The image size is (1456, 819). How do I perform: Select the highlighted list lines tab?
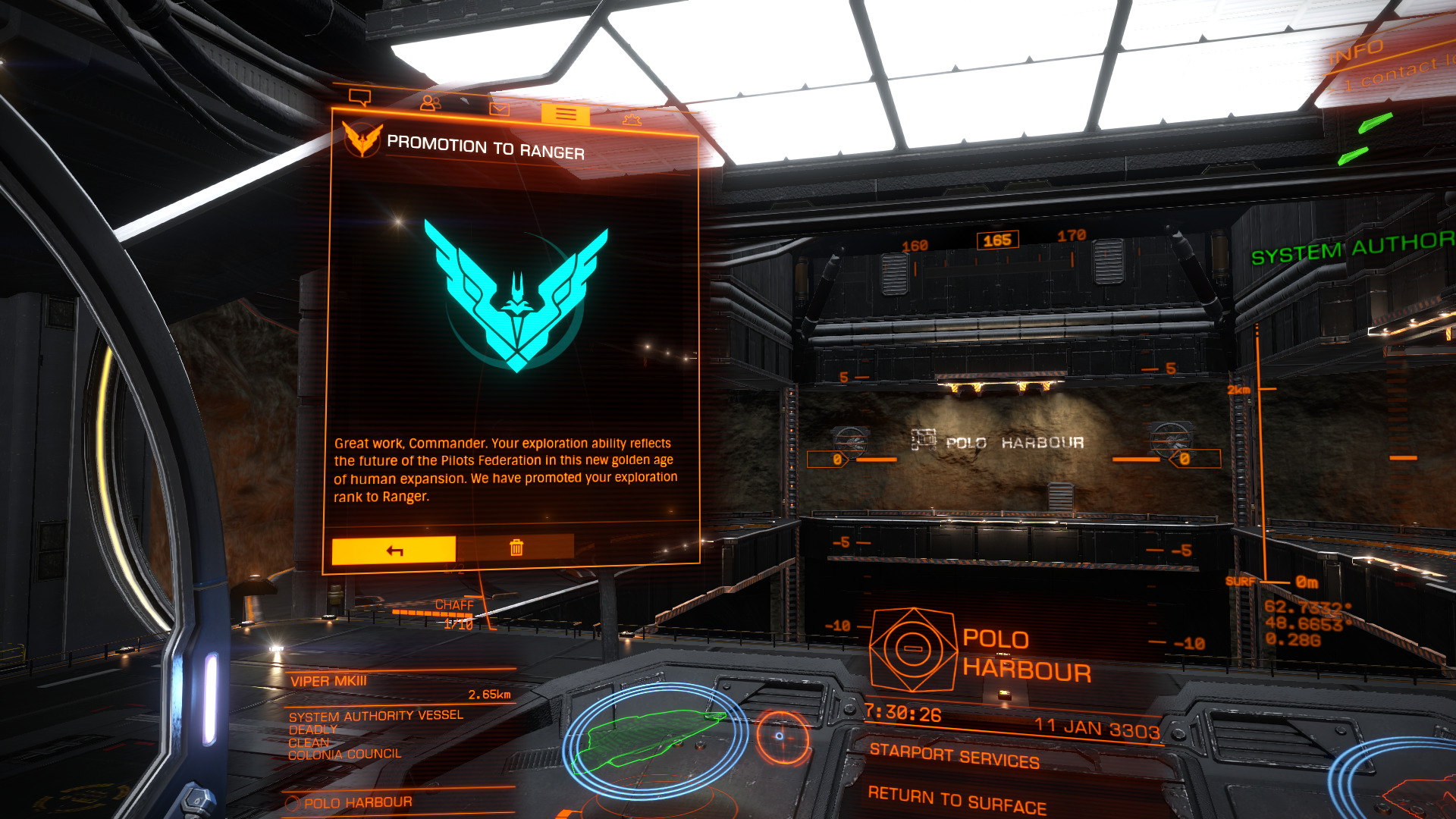(x=565, y=115)
